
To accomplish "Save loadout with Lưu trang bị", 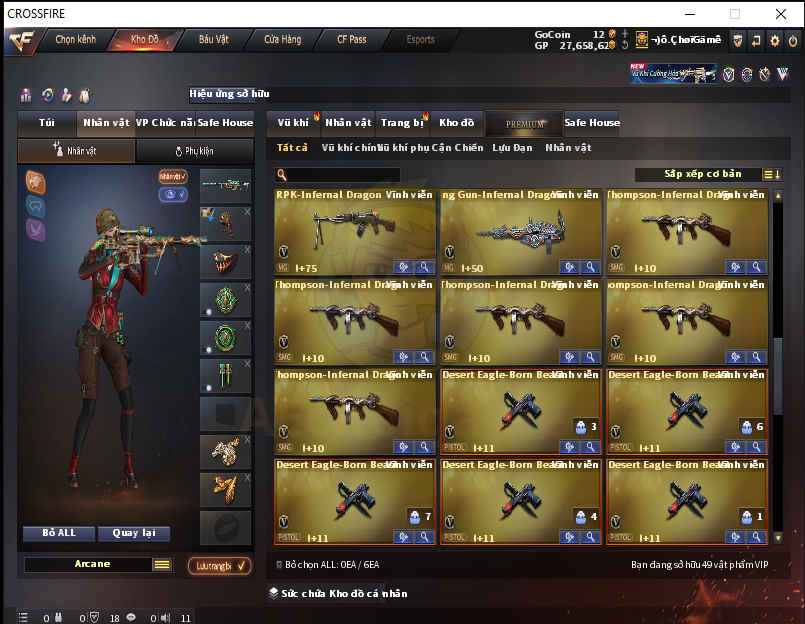I will pos(219,566).
